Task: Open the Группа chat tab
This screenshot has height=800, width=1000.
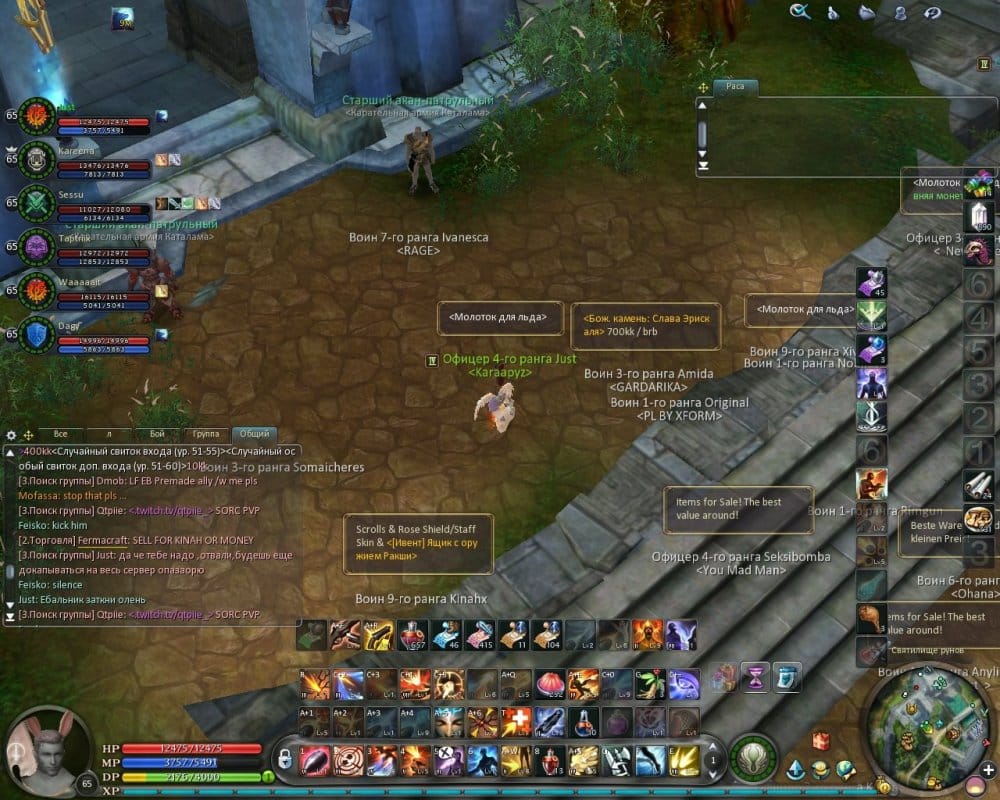Action: tap(206, 434)
